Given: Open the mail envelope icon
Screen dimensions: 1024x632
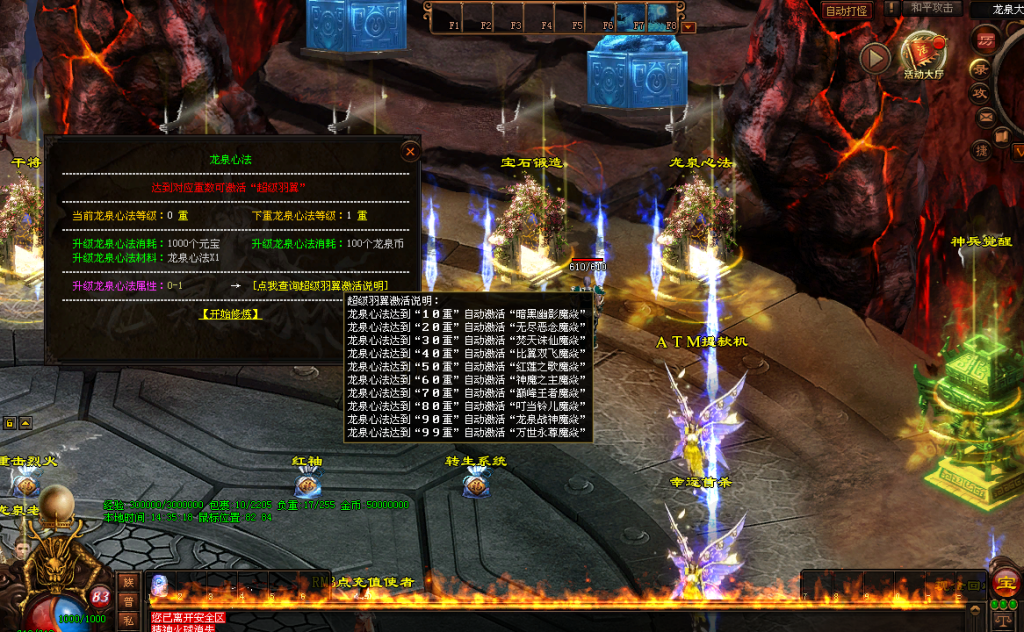Looking at the screenshot, I should tap(987, 118).
